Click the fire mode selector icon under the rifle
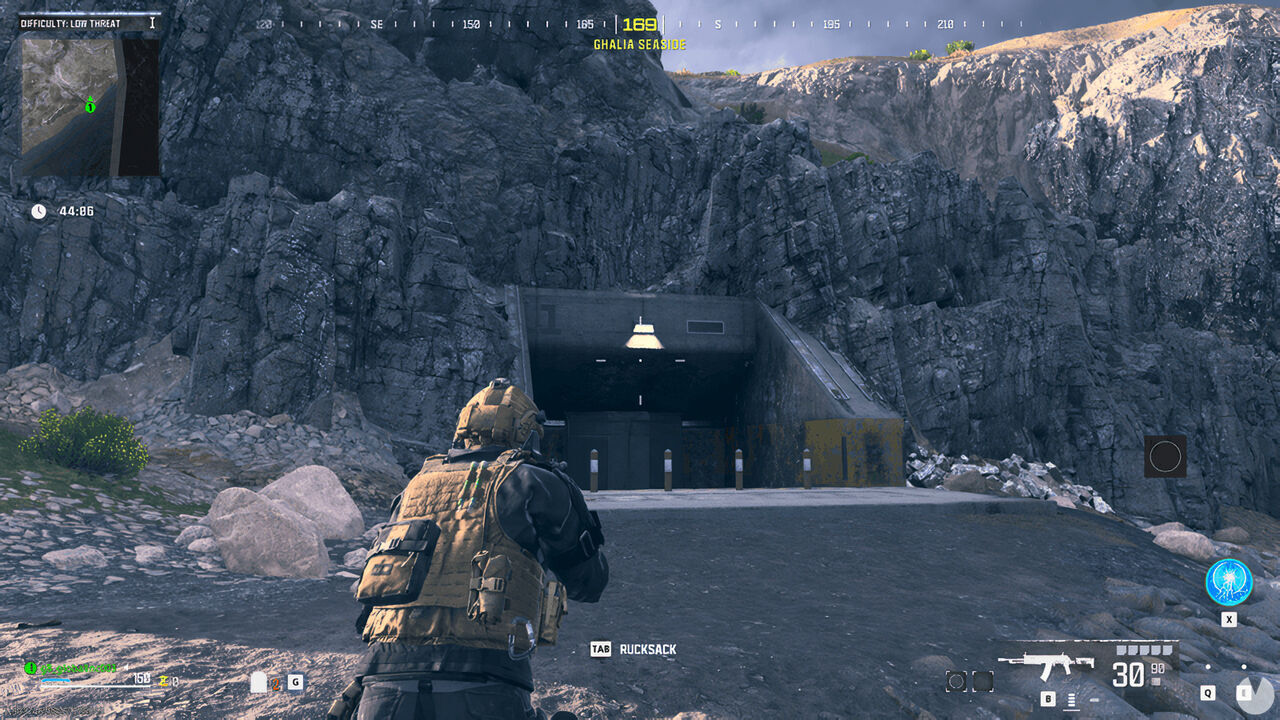This screenshot has width=1280, height=720. (x=1071, y=697)
